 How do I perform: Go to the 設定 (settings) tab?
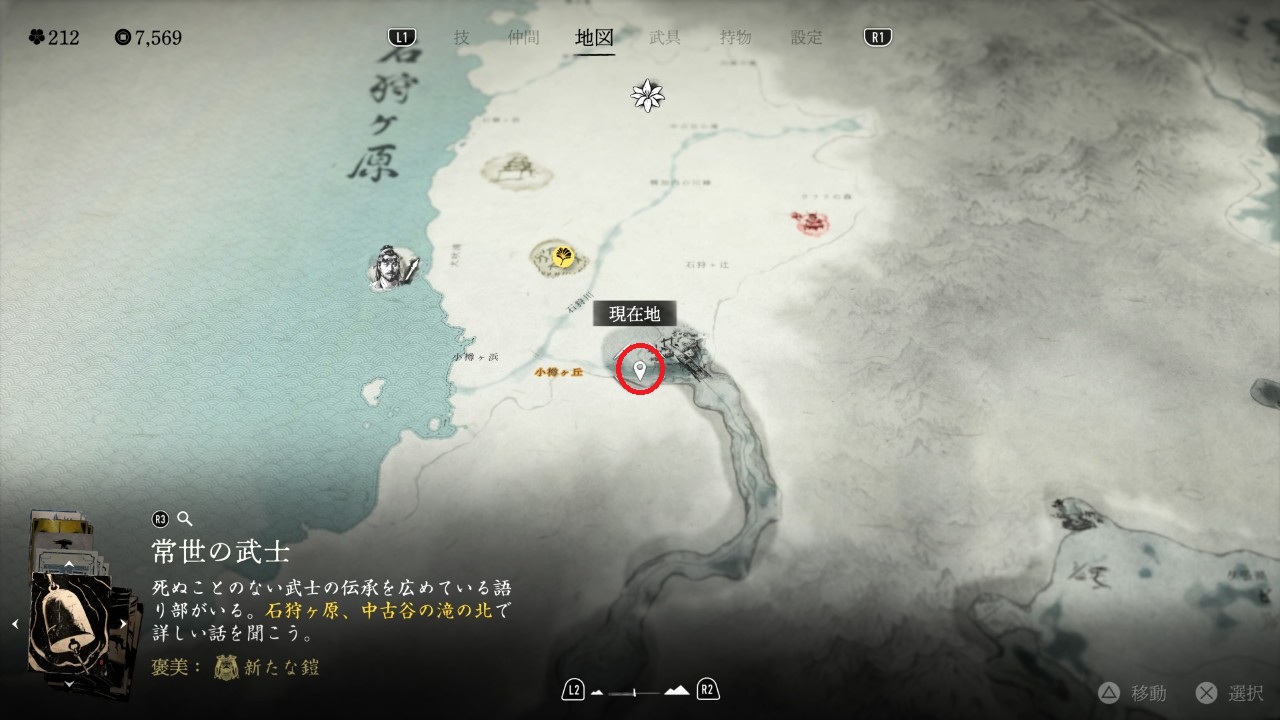[x=806, y=38]
